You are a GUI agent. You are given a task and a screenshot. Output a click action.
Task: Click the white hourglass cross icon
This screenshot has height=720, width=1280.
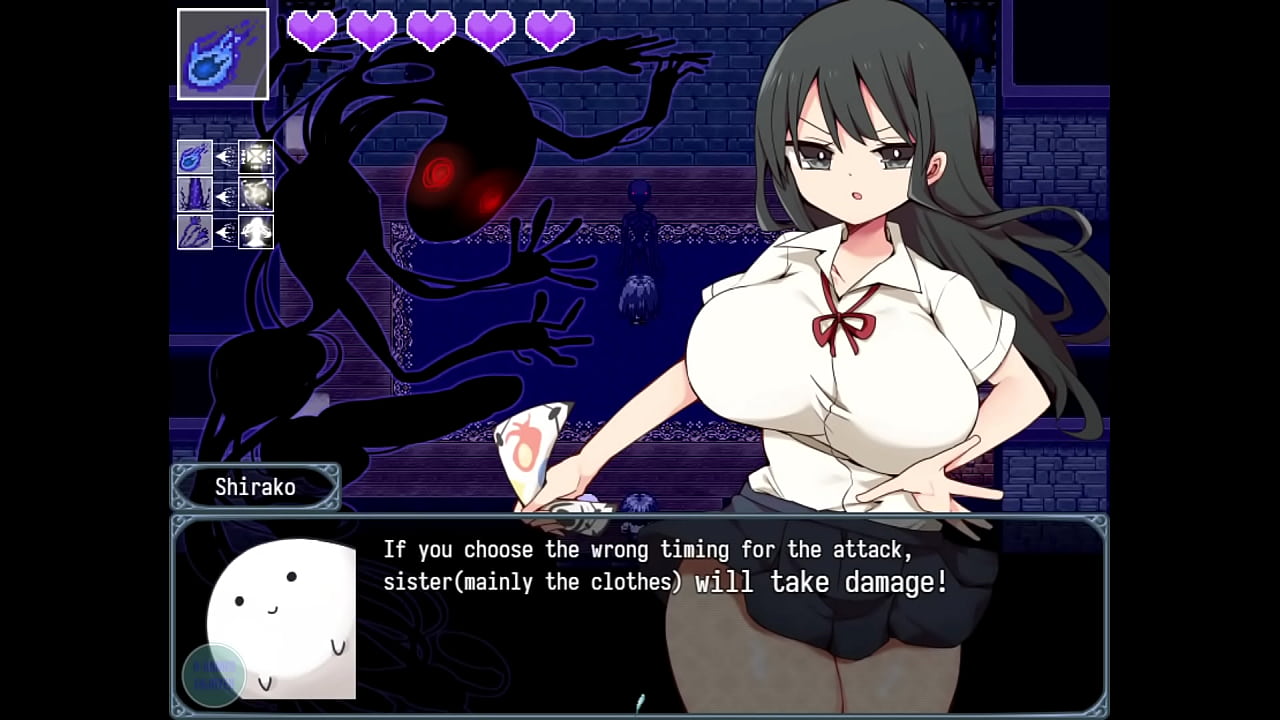pos(257,157)
